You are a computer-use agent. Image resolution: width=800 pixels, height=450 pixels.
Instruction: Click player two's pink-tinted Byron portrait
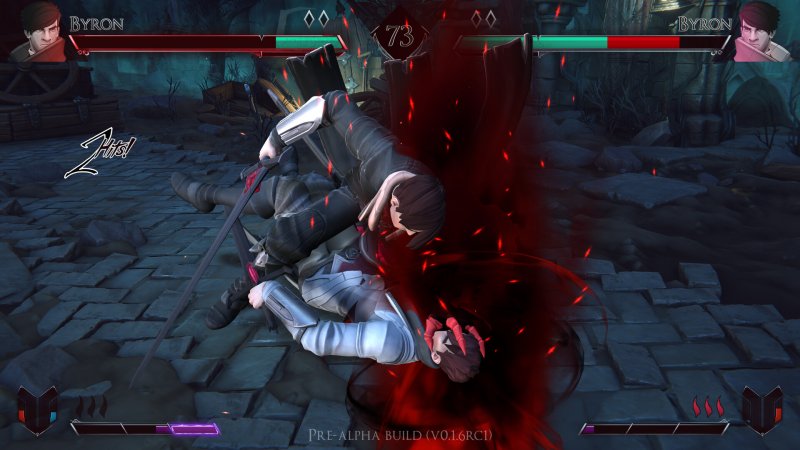click(760, 30)
